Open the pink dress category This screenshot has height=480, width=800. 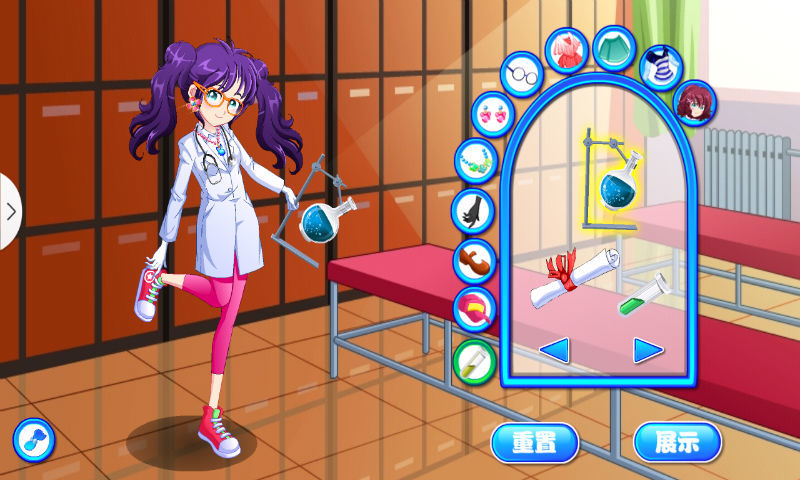click(x=567, y=51)
